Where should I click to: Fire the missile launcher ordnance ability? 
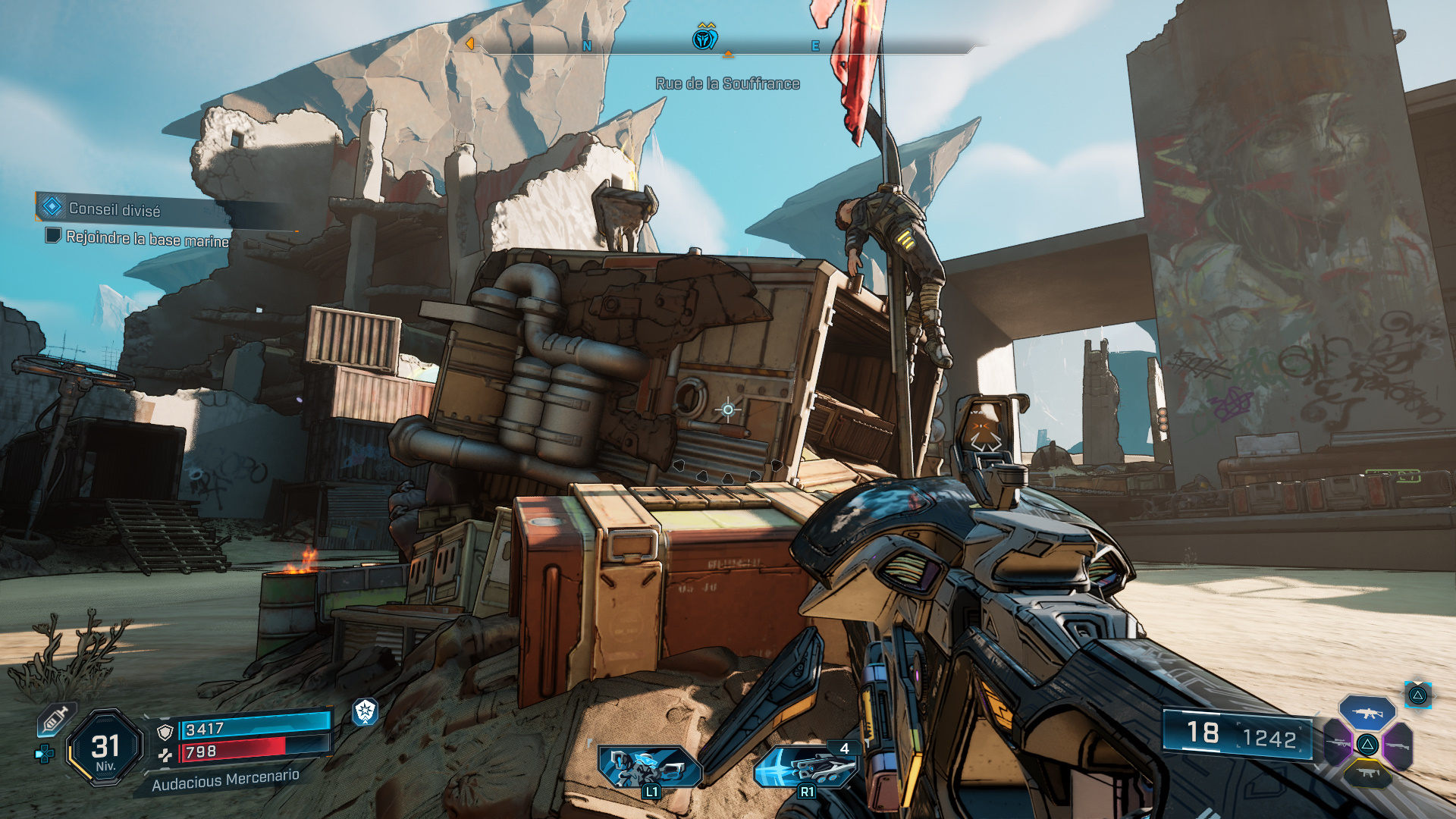pos(805,766)
